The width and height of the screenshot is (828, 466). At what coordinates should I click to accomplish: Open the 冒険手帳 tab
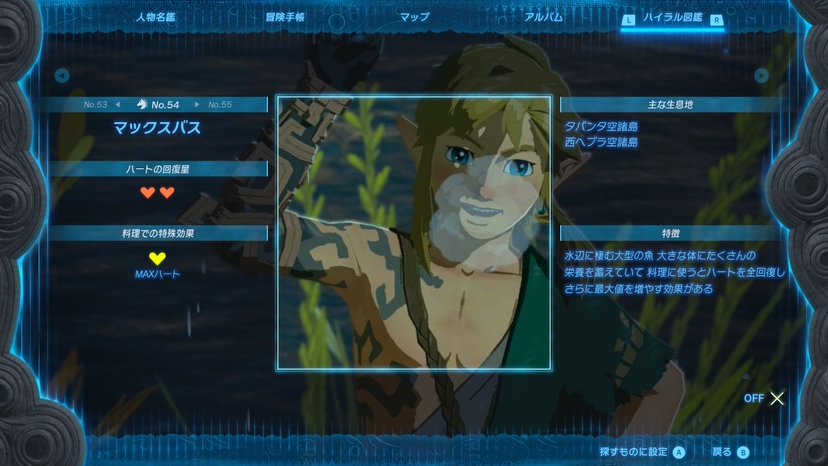point(286,17)
